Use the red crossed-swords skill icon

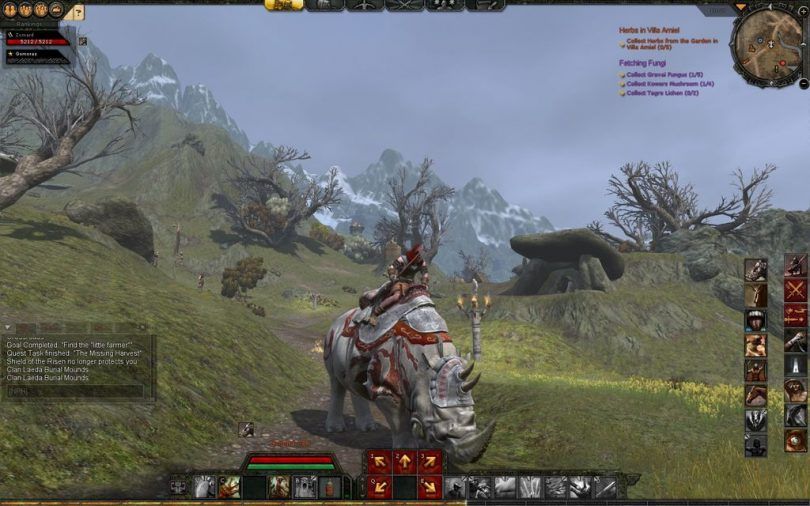click(x=795, y=291)
